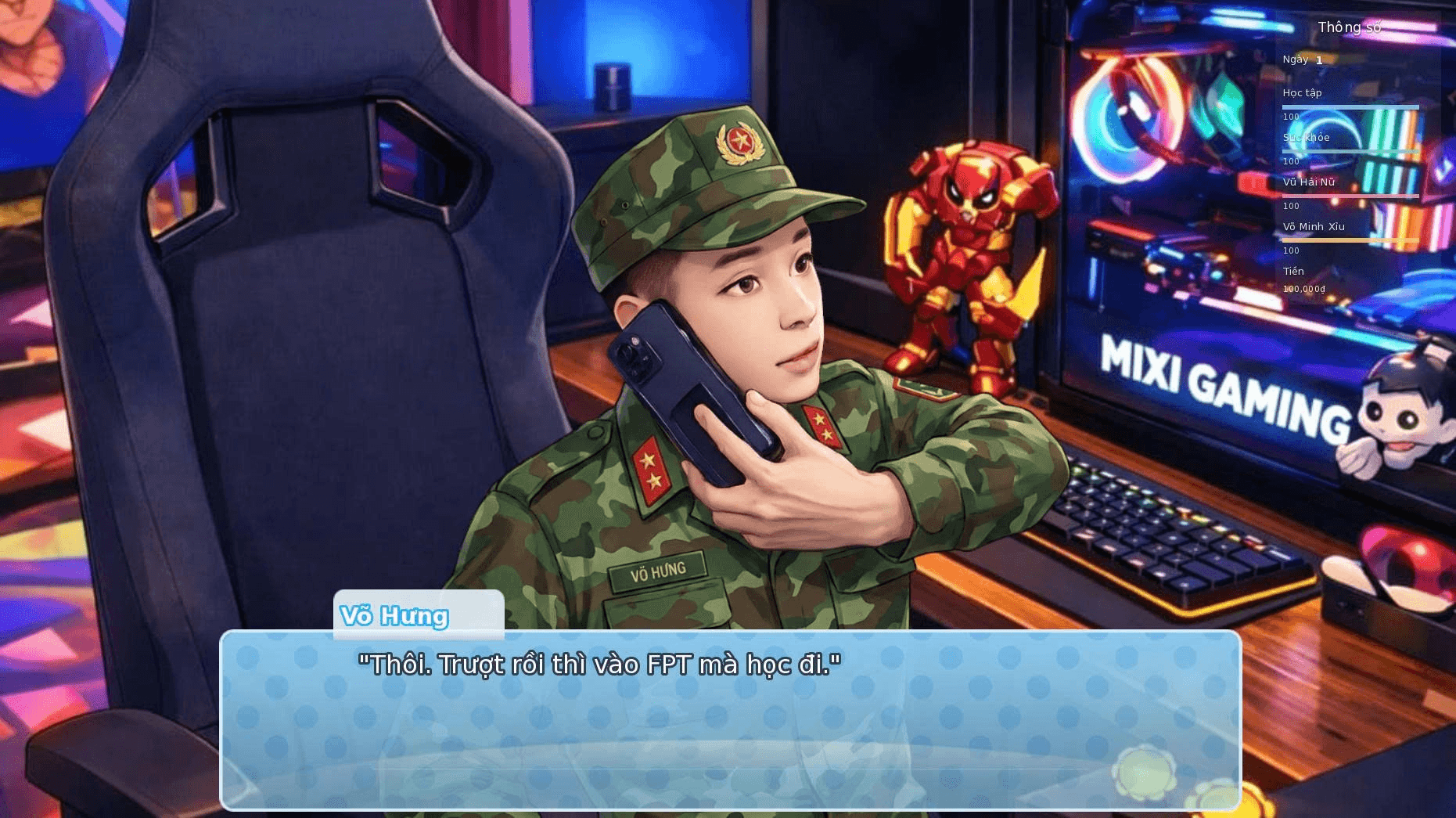Select the Võ Hưng name tag

(x=660, y=570)
